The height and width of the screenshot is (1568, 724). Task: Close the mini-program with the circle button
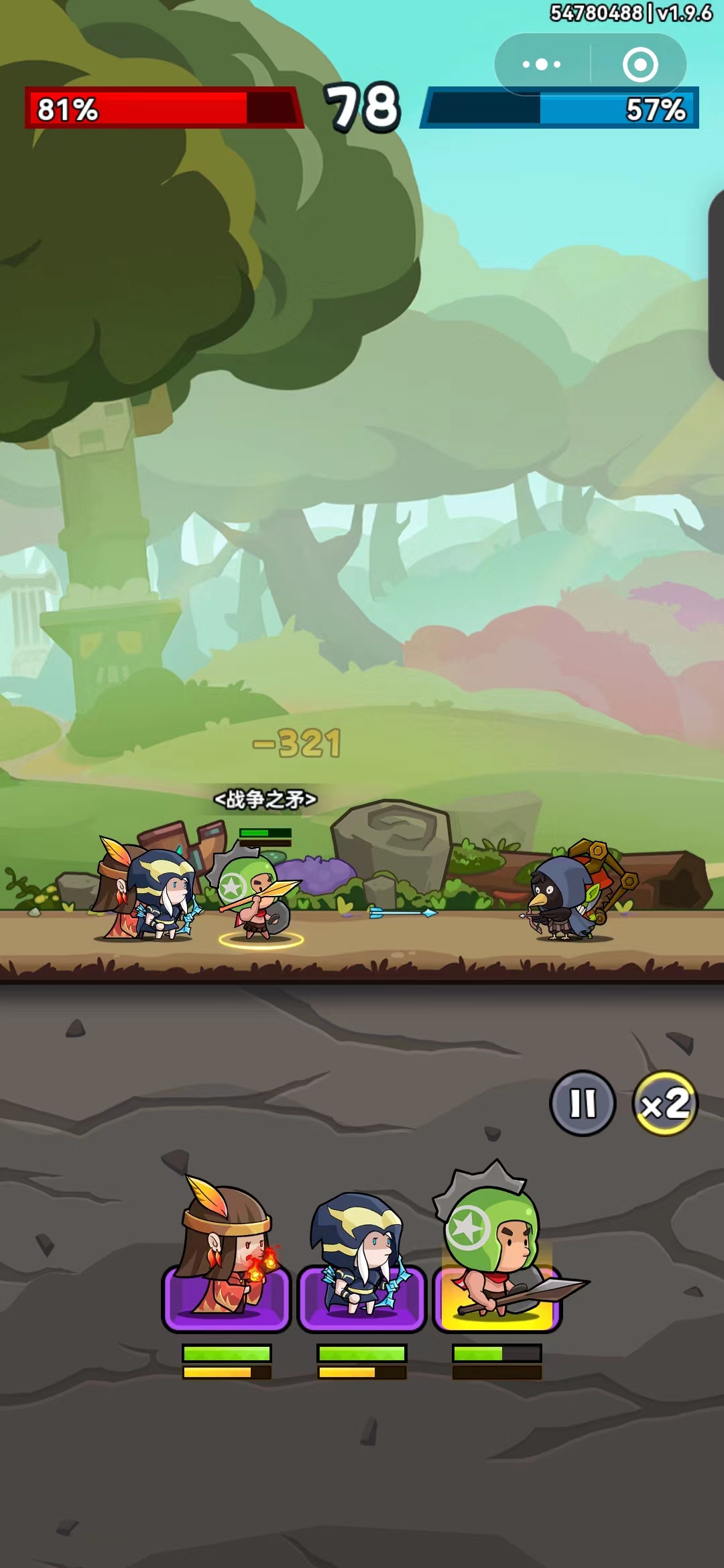coord(640,64)
